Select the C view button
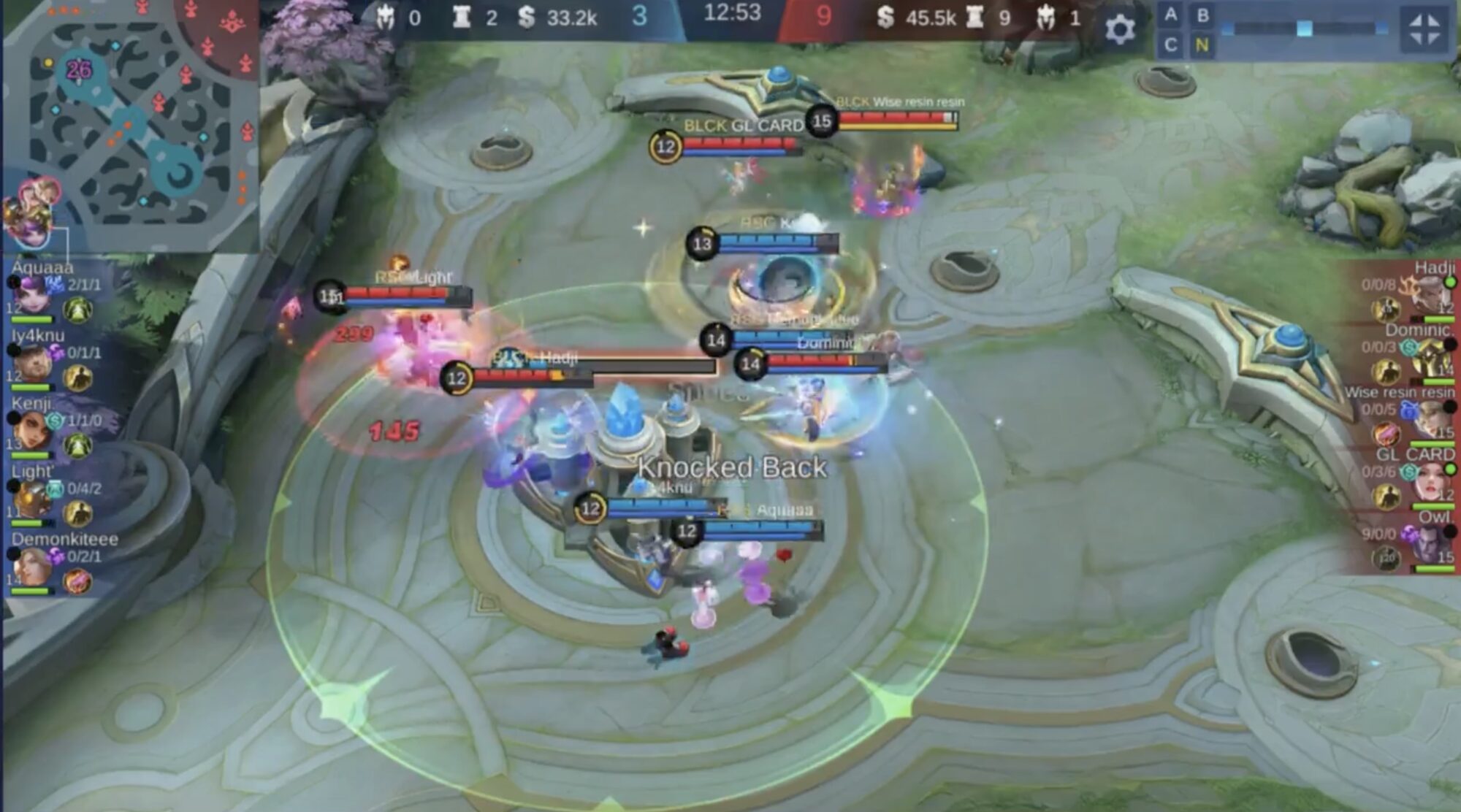This screenshot has height=812, width=1461. pyautogui.click(x=1171, y=45)
